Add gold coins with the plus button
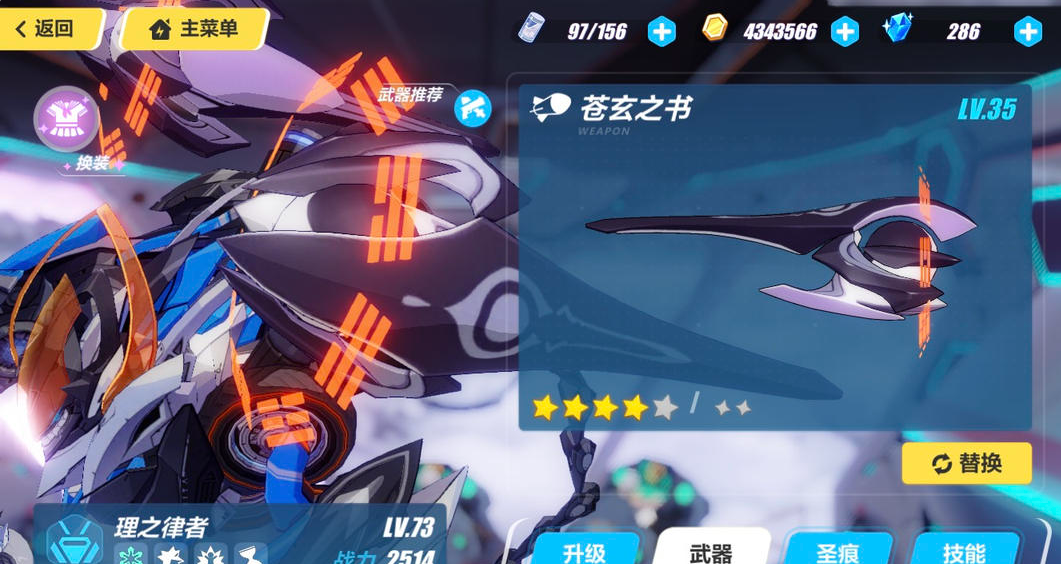Image resolution: width=1061 pixels, height=564 pixels. click(x=845, y=32)
